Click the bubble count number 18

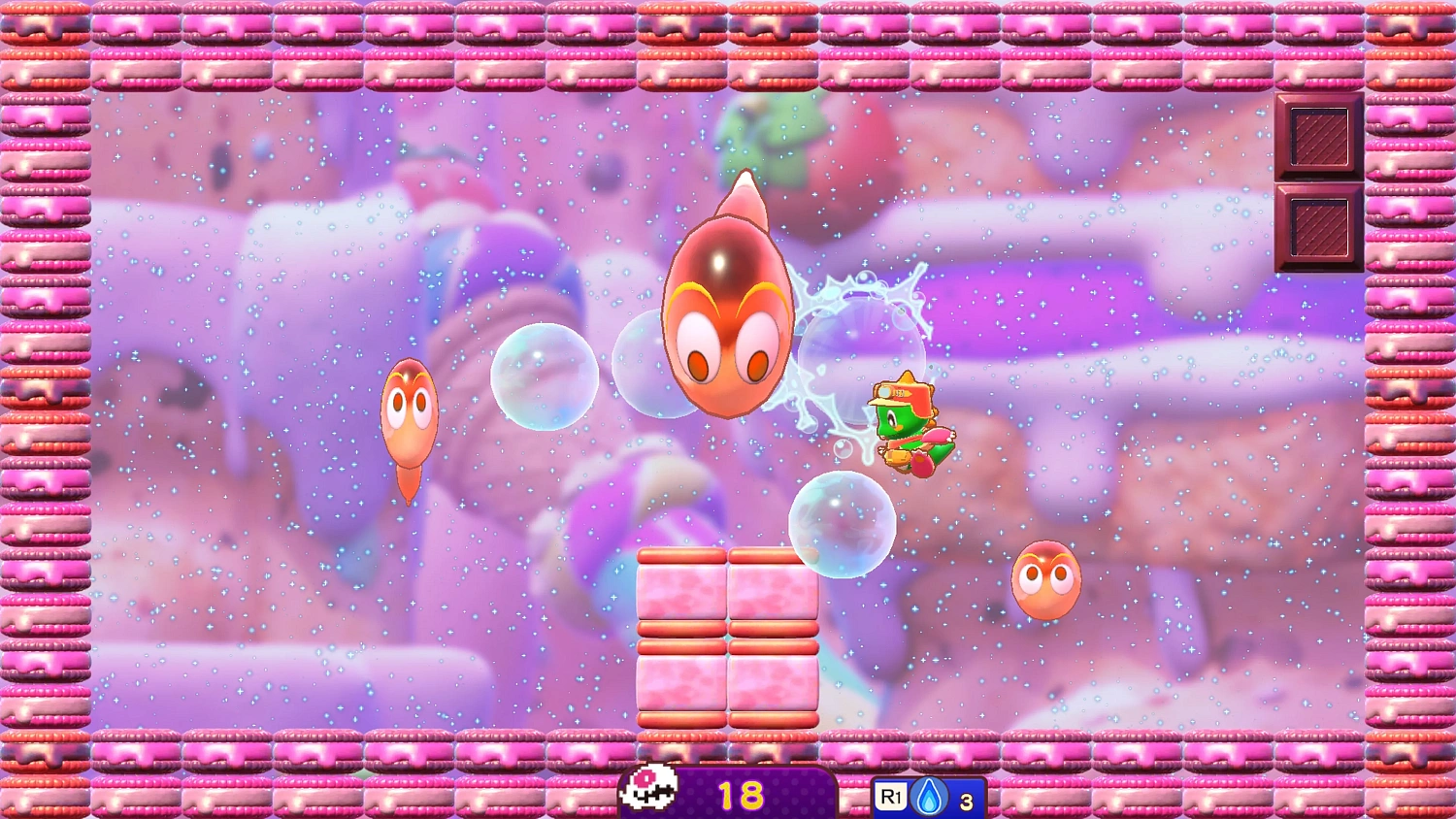coord(740,792)
